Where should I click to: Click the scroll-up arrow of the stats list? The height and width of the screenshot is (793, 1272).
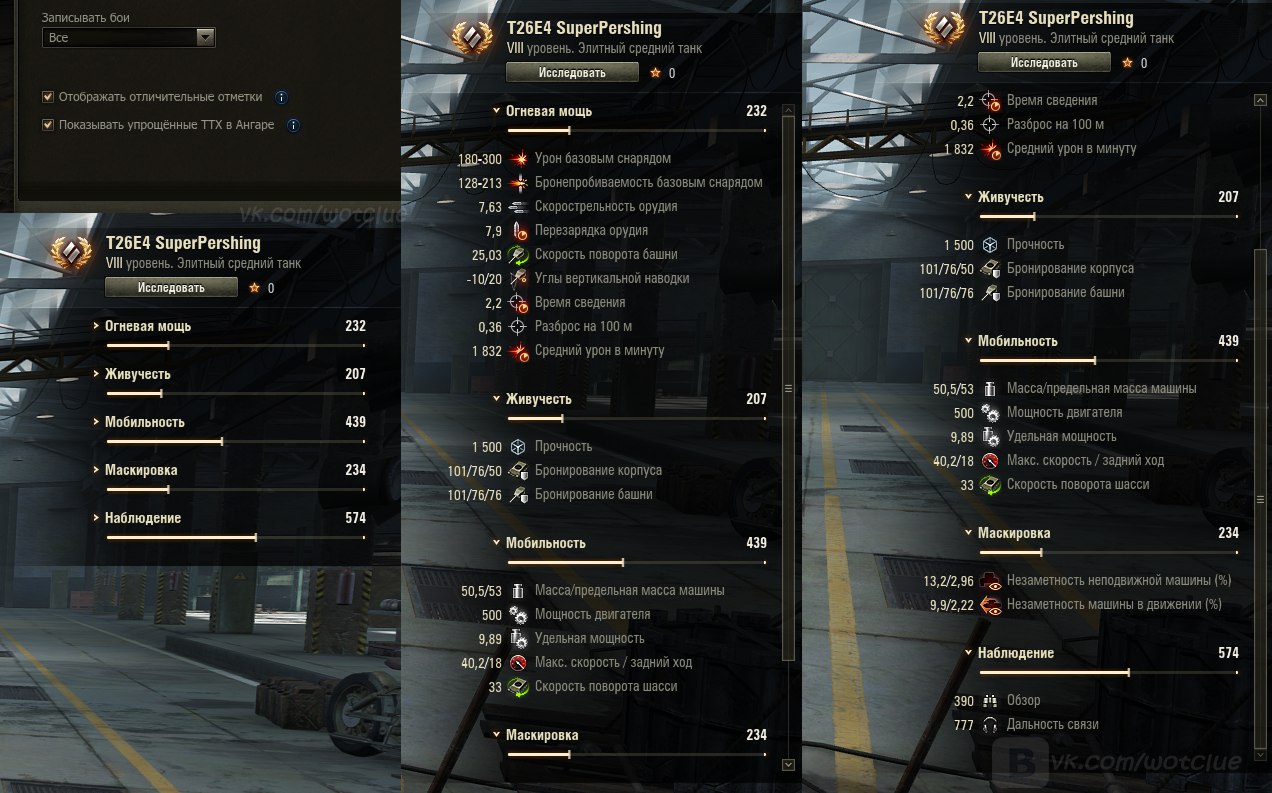[x=1260, y=100]
